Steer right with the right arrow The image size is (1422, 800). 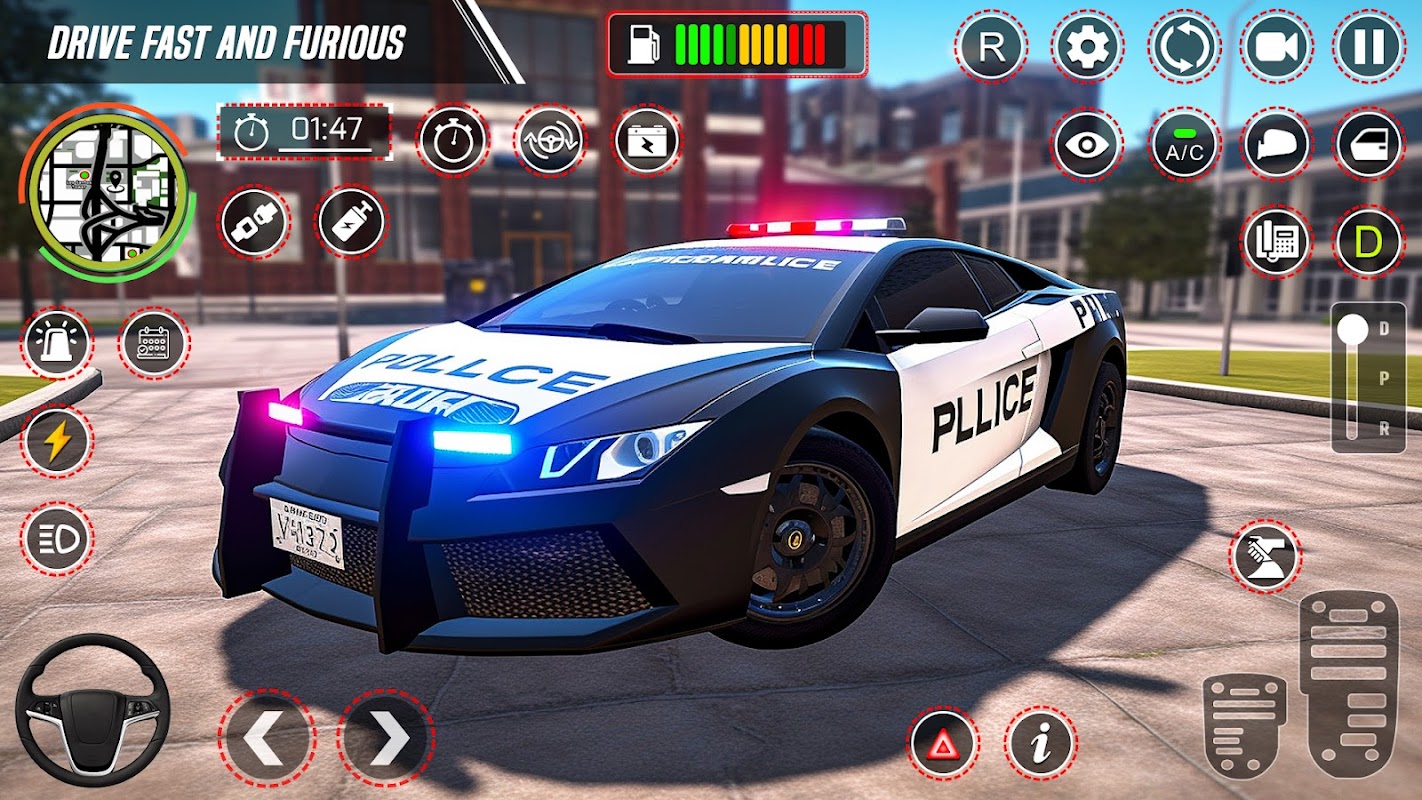386,738
